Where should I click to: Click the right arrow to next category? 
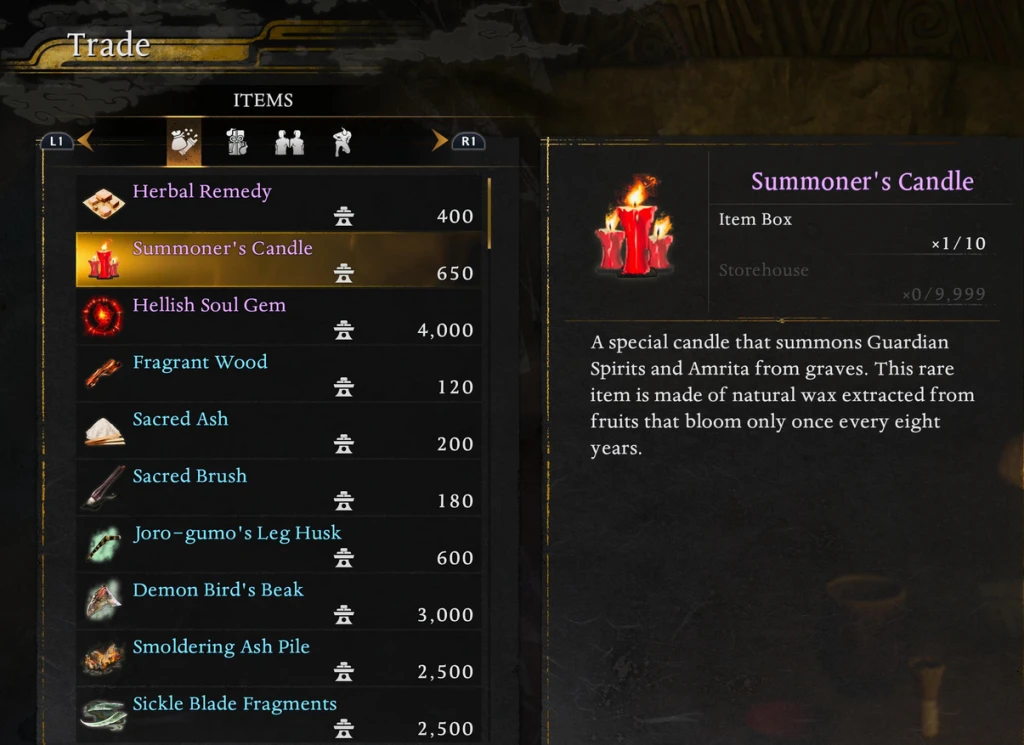[439, 141]
